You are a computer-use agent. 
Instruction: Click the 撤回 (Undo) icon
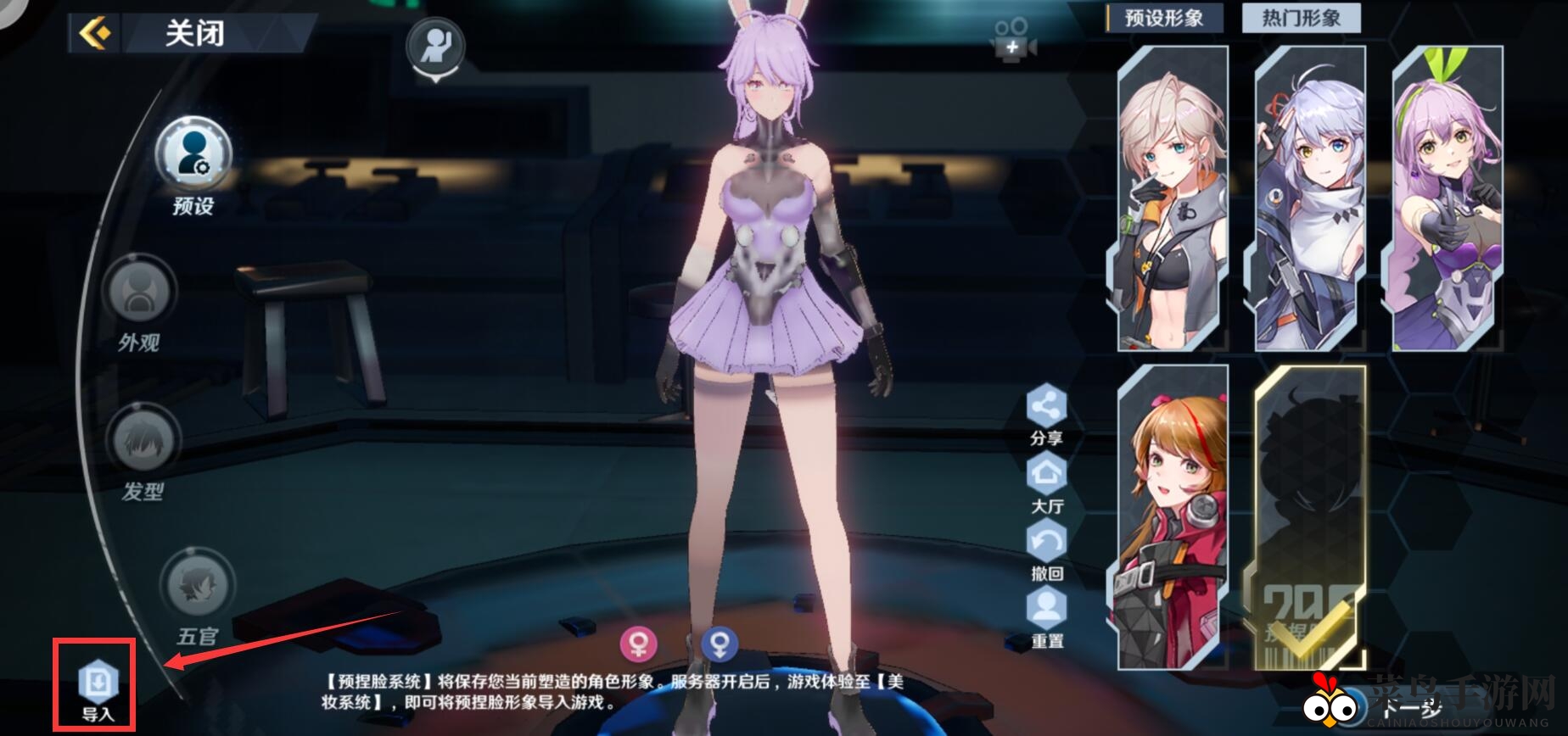[1047, 541]
